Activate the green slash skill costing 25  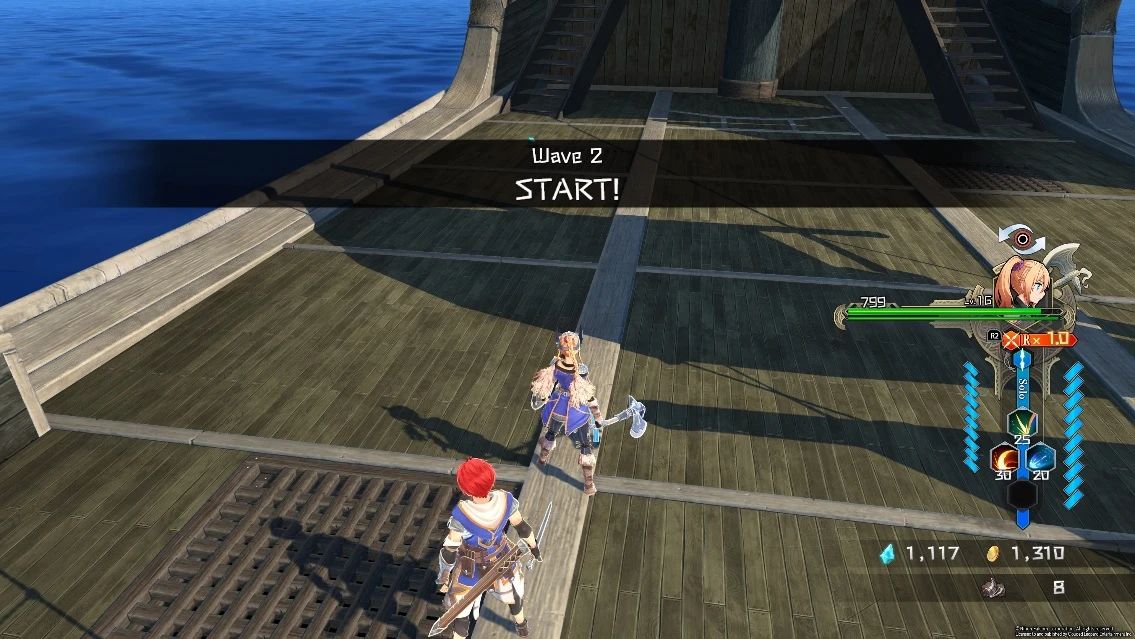(x=1021, y=423)
